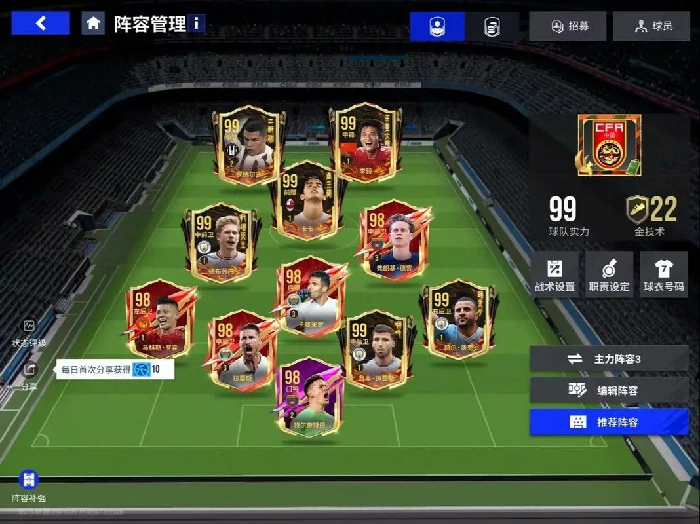Go back with the blue arrow button
Image resolution: width=700 pixels, height=524 pixels.
point(40,23)
